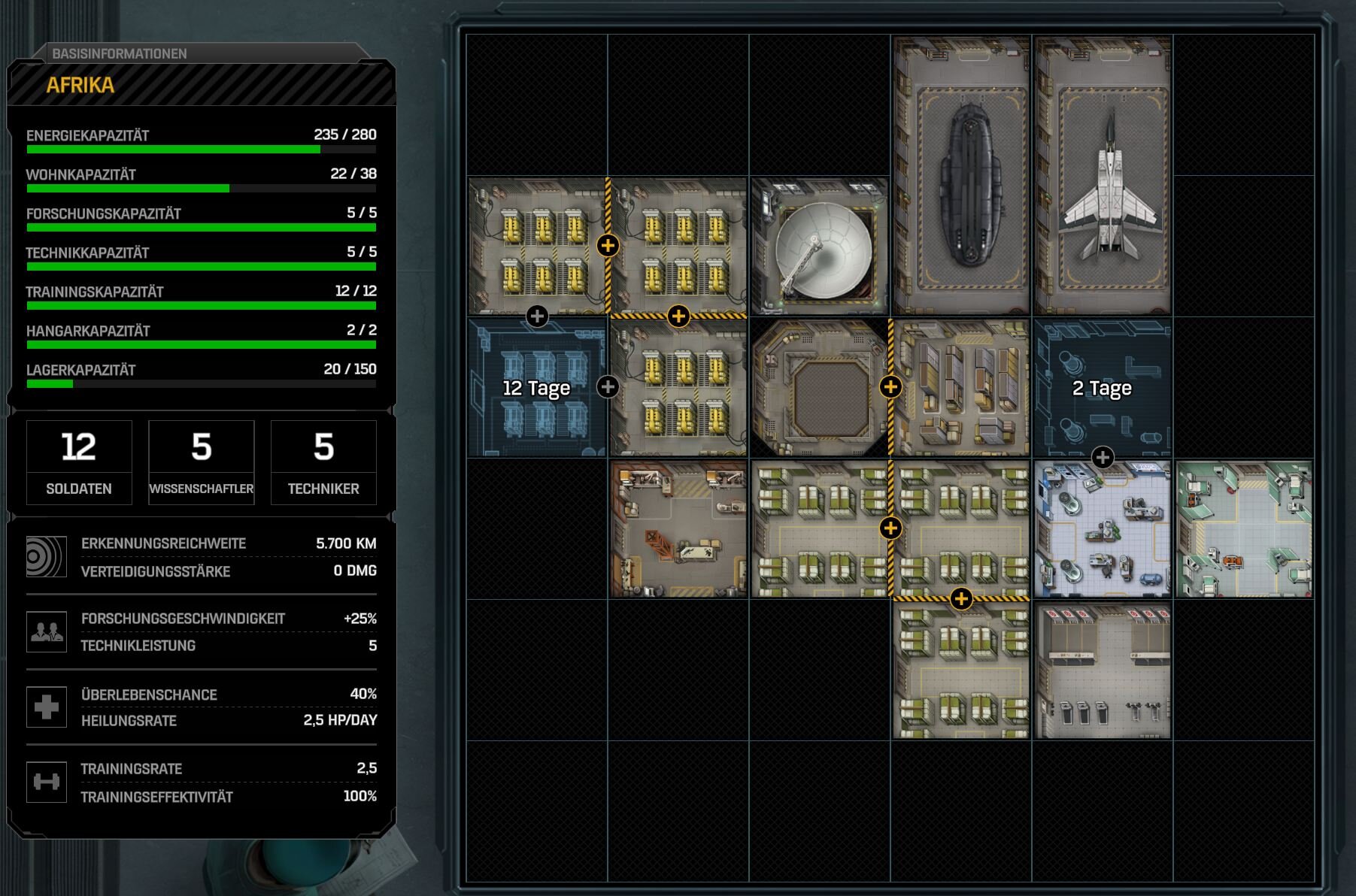Select the radar dish room tile
1356x896 pixels.
tap(820, 247)
